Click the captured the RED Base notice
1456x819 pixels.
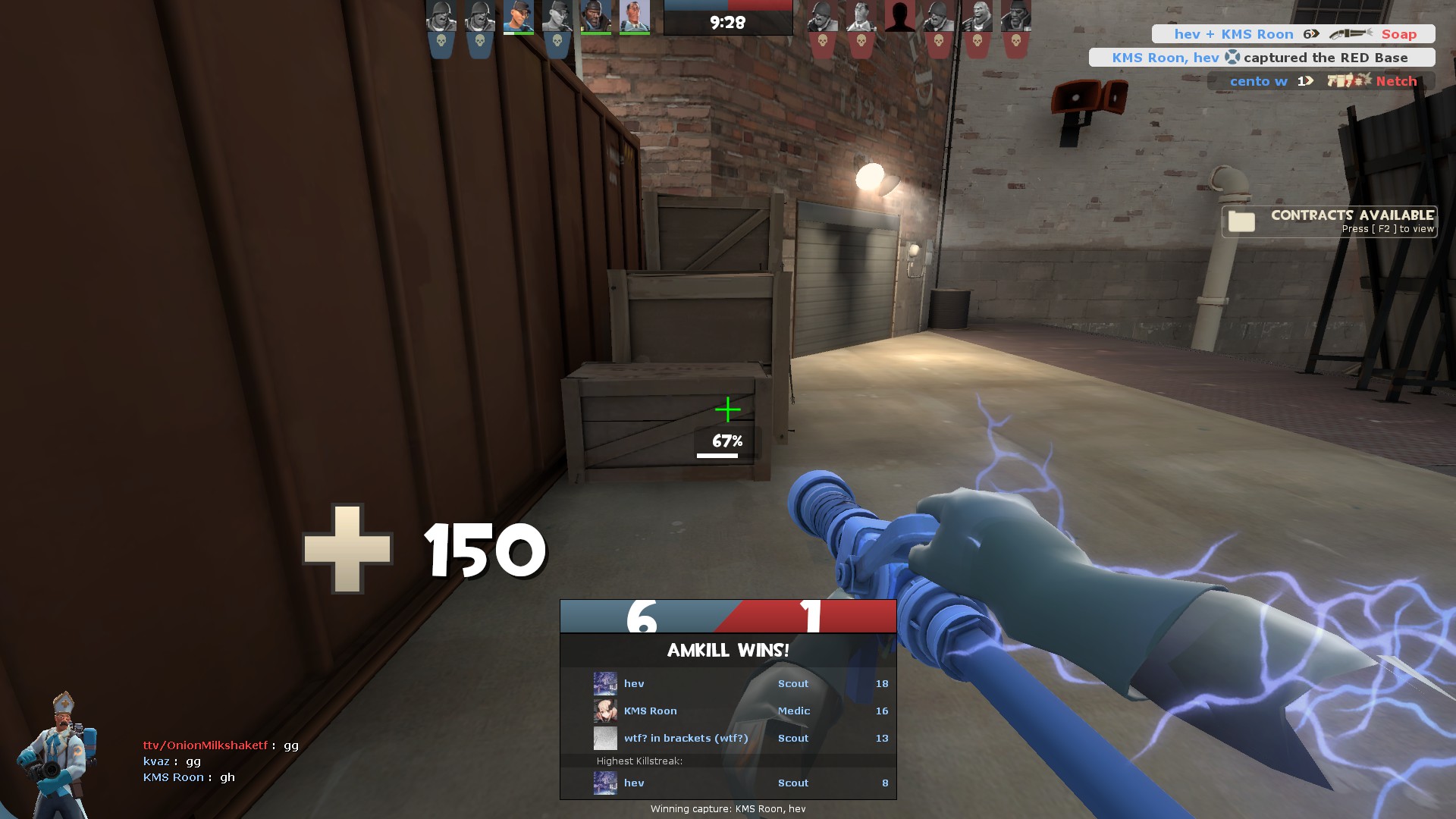(x=1261, y=58)
